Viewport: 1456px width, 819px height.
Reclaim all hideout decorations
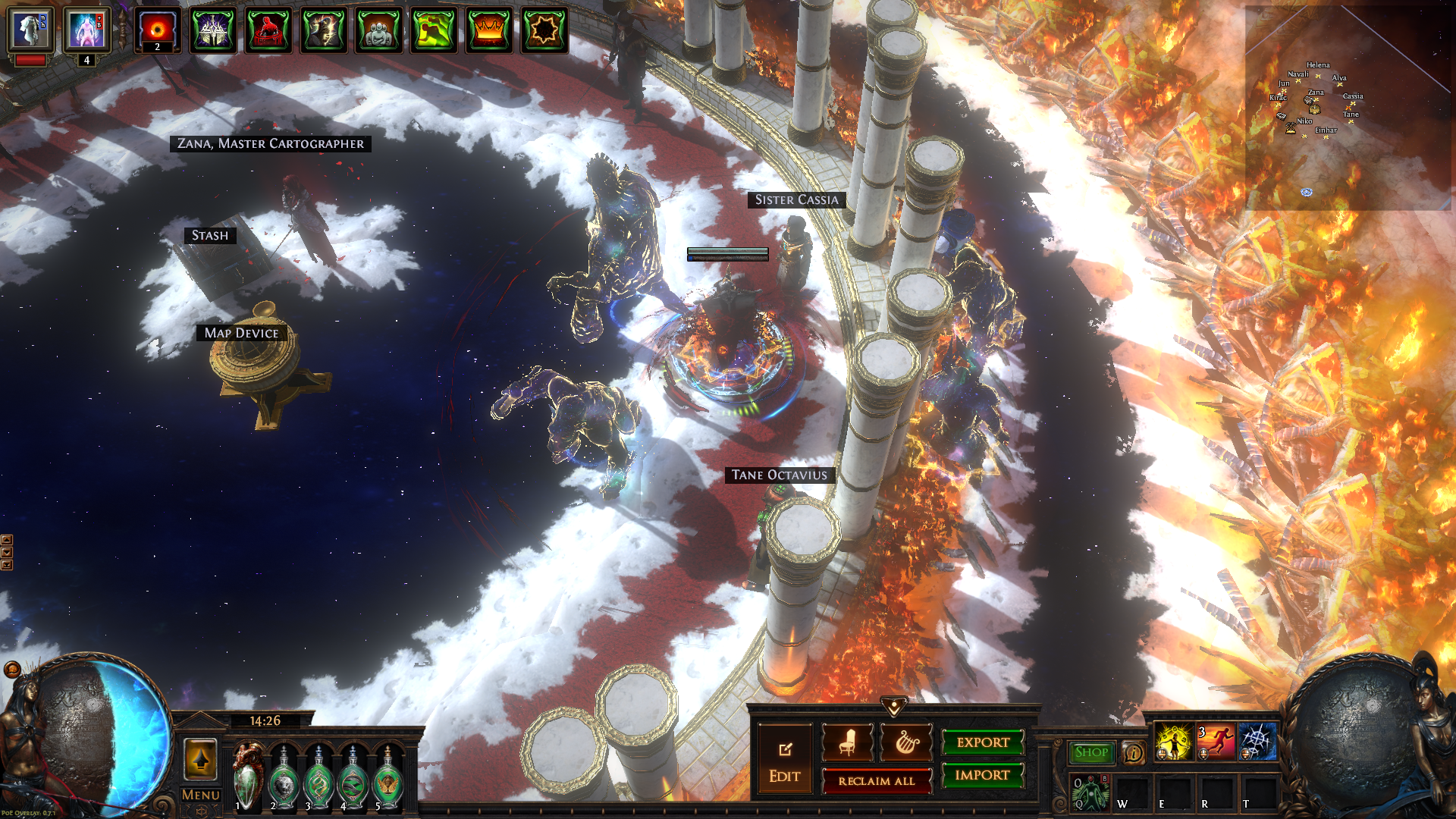877,781
